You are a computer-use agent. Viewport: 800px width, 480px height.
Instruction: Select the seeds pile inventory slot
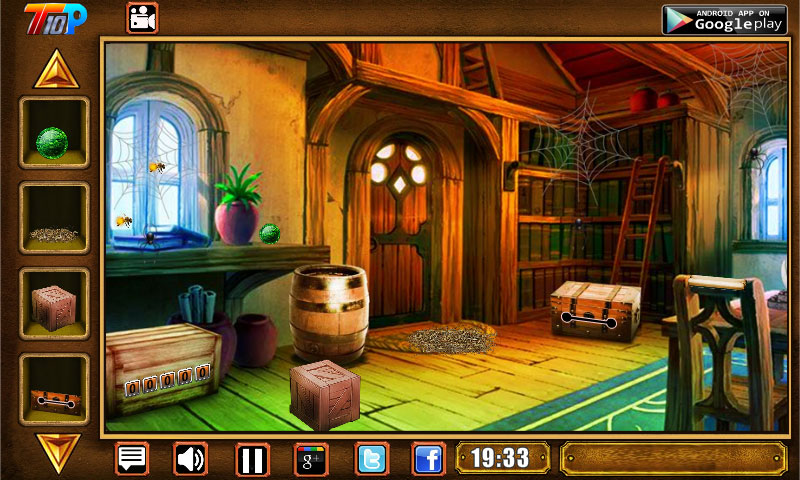(54, 218)
